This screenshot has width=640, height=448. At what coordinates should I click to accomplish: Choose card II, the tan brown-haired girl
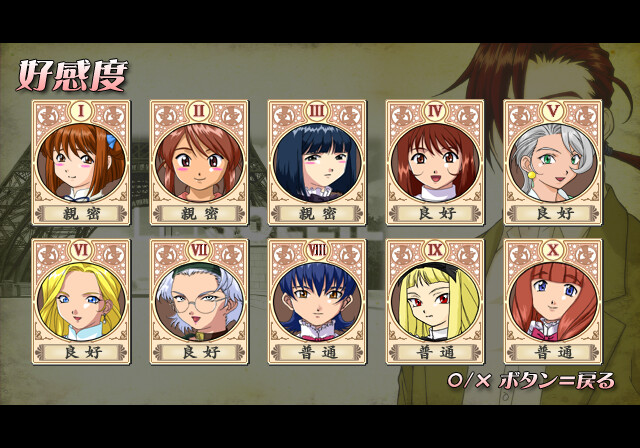pyautogui.click(x=198, y=161)
